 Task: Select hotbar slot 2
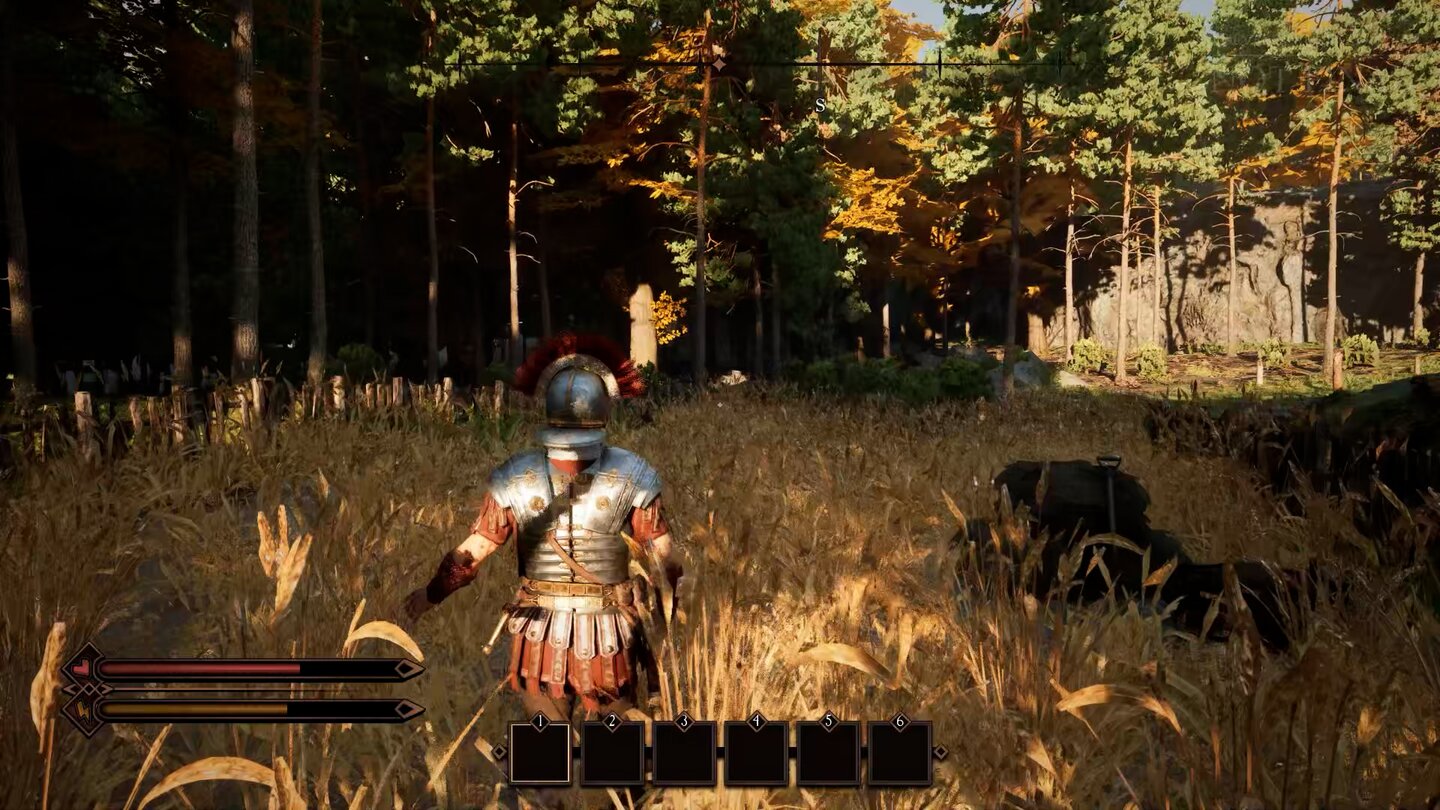[612, 752]
